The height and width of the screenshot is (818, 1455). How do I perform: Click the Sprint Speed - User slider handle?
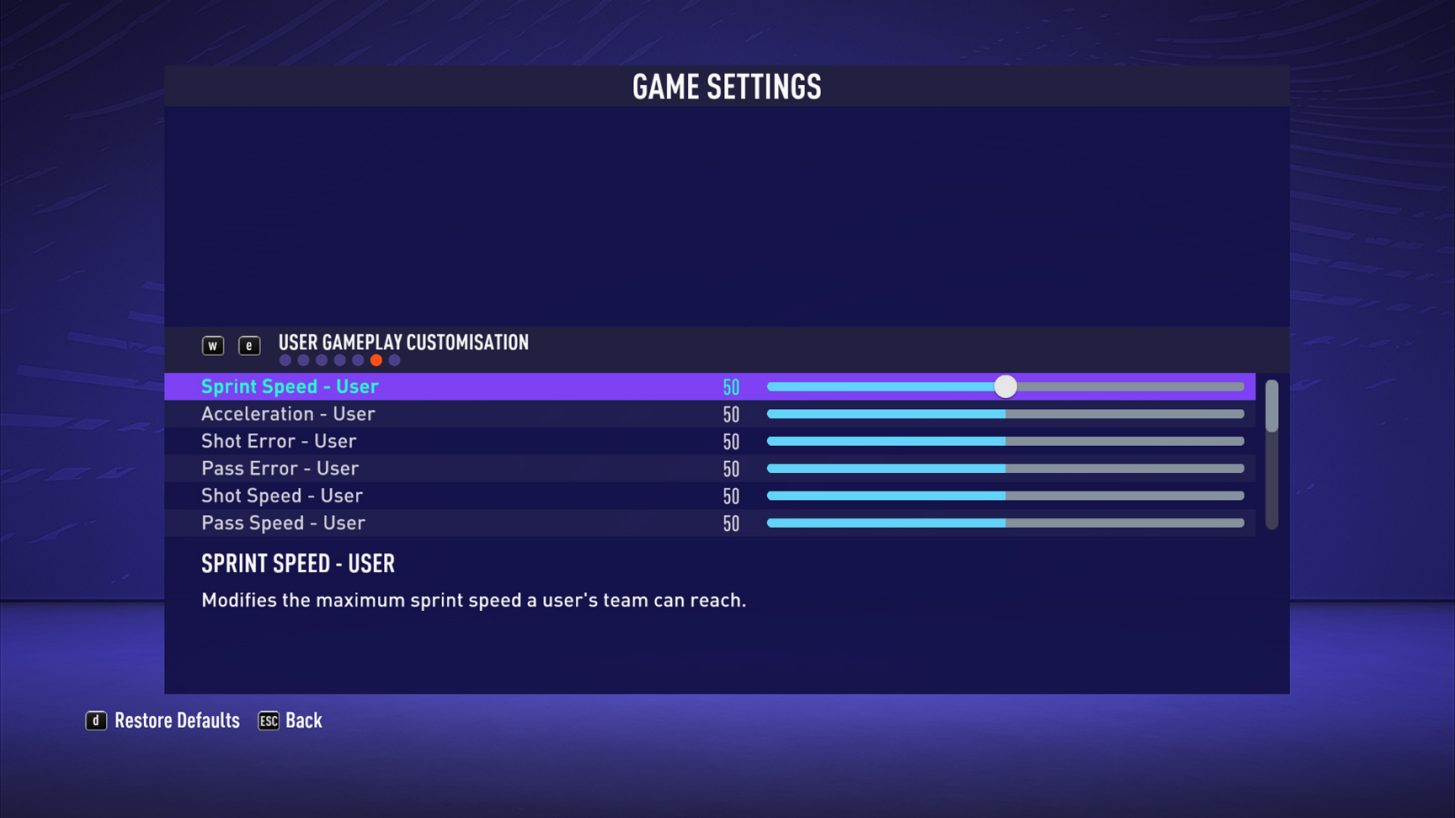click(1005, 386)
